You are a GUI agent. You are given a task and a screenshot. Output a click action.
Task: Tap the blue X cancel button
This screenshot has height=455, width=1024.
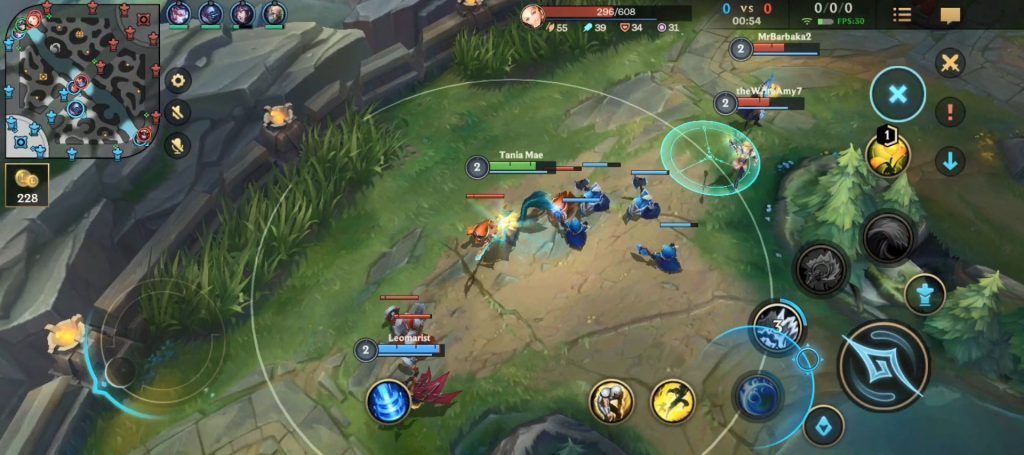[897, 95]
